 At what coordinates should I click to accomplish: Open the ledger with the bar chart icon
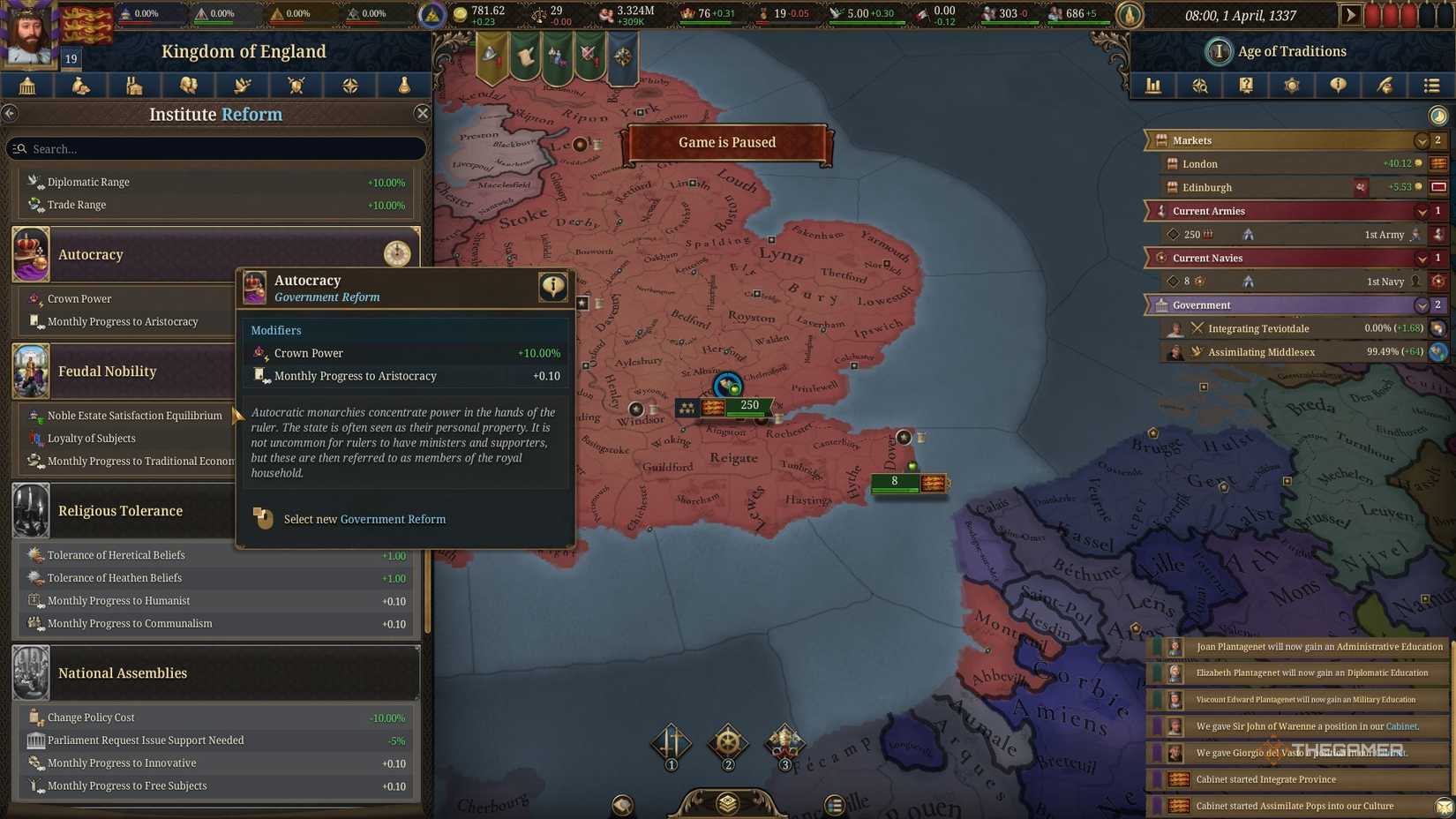click(x=1153, y=86)
